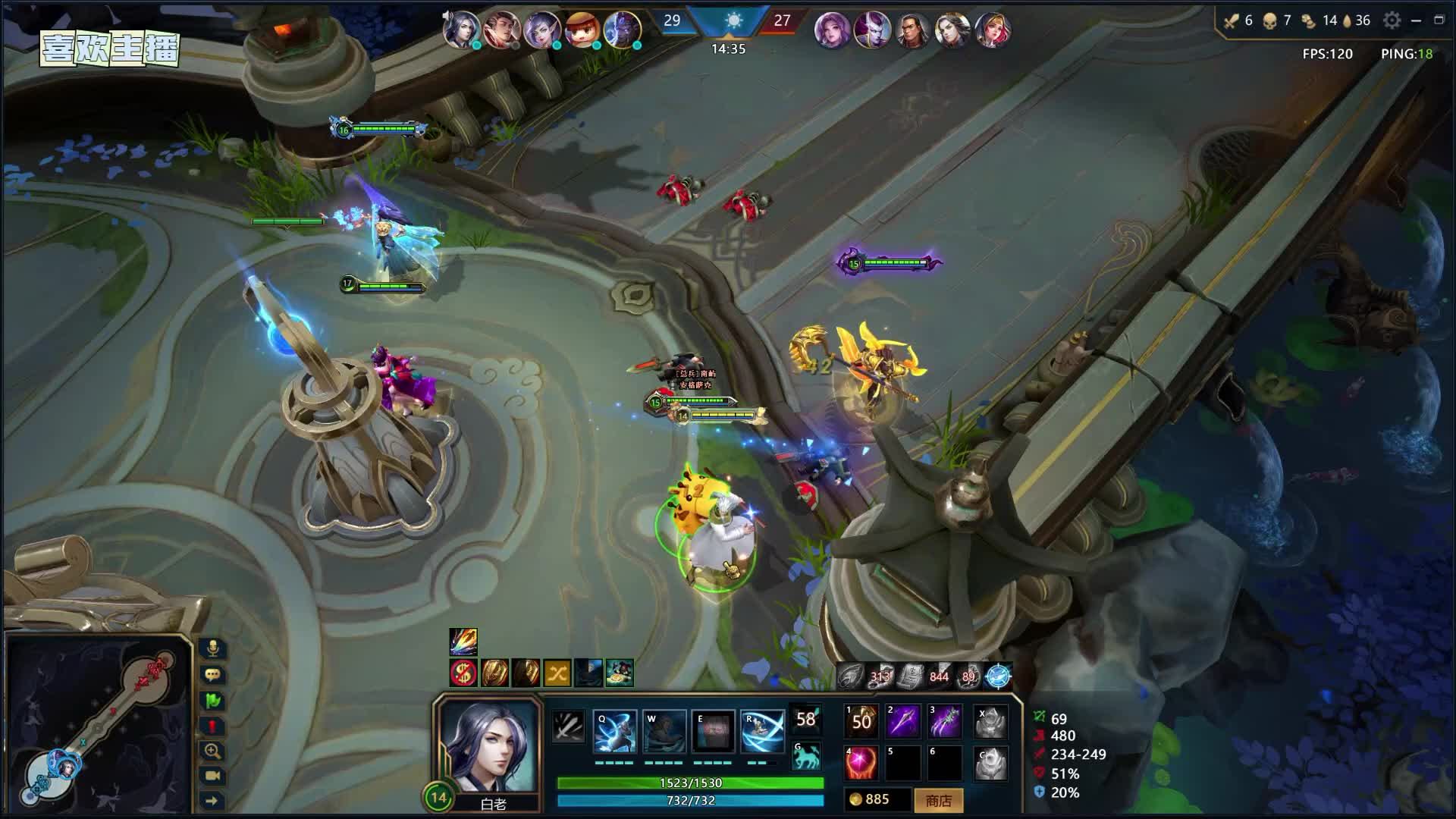Screen dimensions: 1456x819
Task: Open the chat speech bubble button
Action: coord(213,674)
